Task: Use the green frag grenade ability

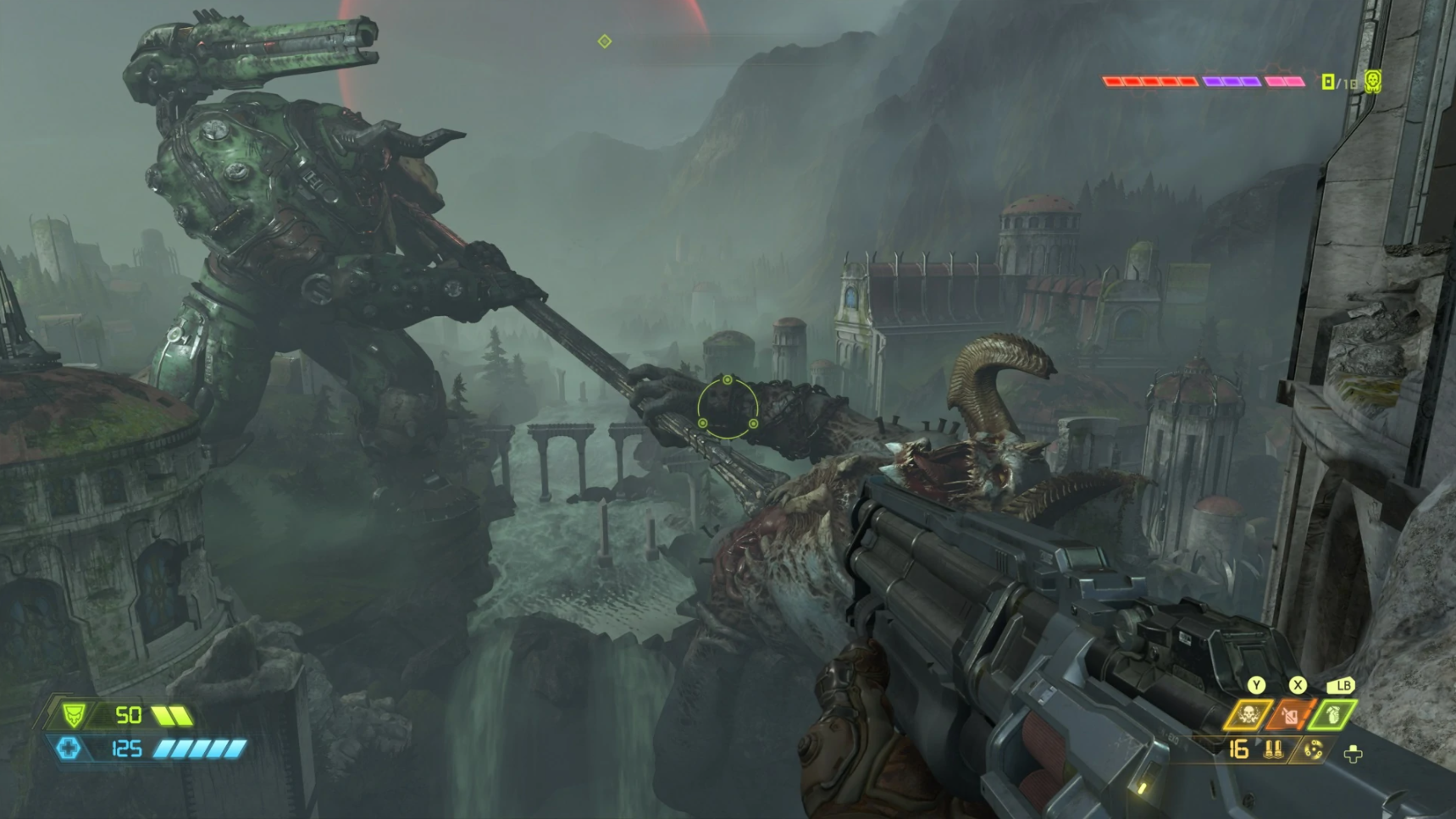Action: pyautogui.click(x=1332, y=716)
